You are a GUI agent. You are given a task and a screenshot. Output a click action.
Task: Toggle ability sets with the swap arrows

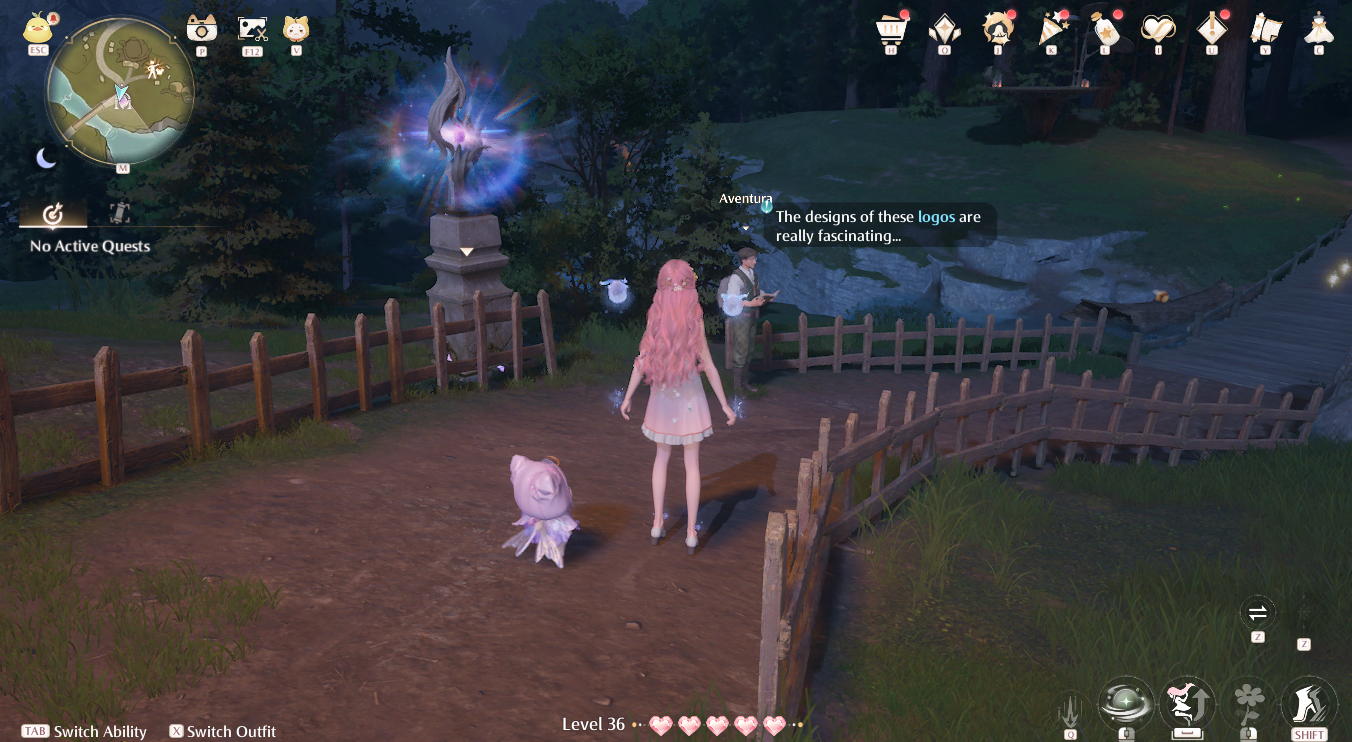1257,612
